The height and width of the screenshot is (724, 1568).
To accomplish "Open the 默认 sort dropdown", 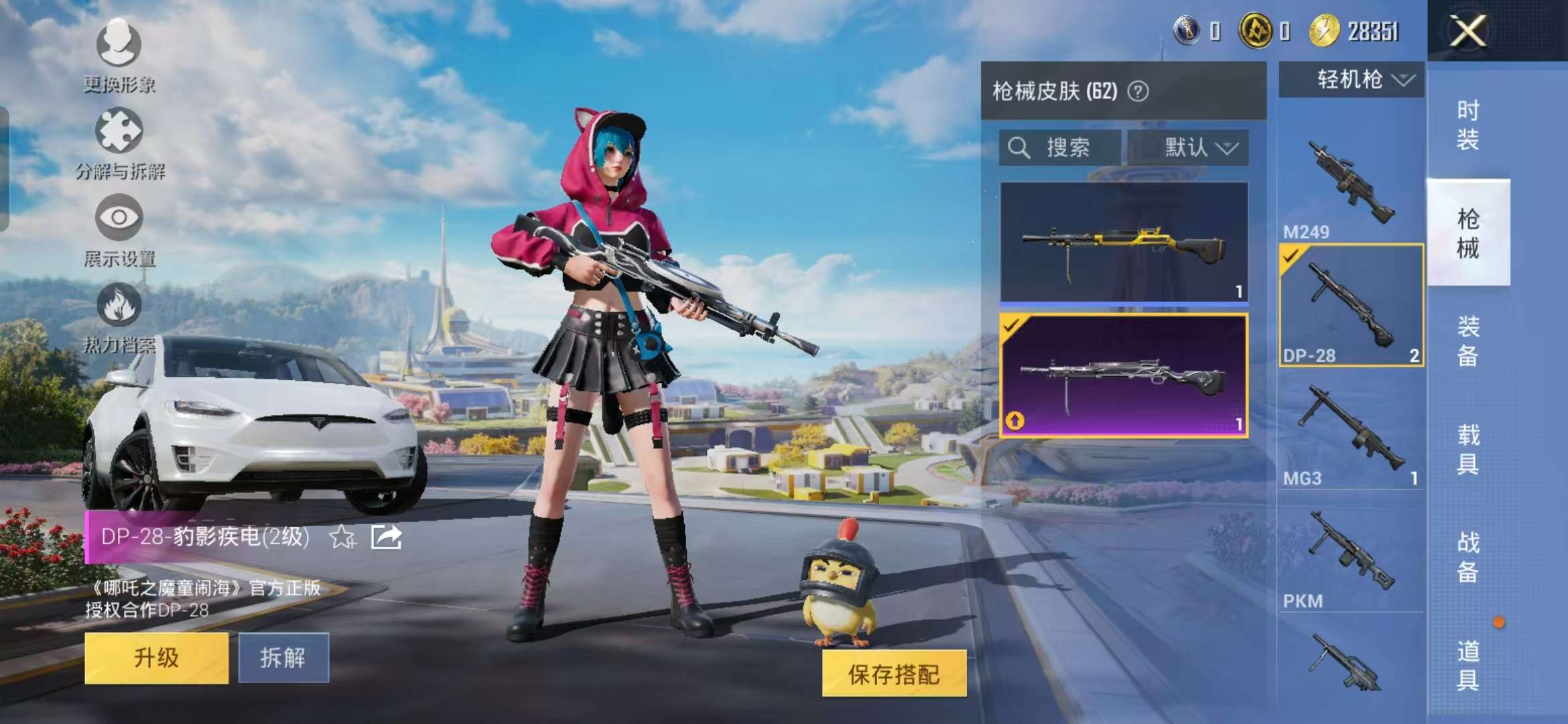I will pyautogui.click(x=1188, y=147).
